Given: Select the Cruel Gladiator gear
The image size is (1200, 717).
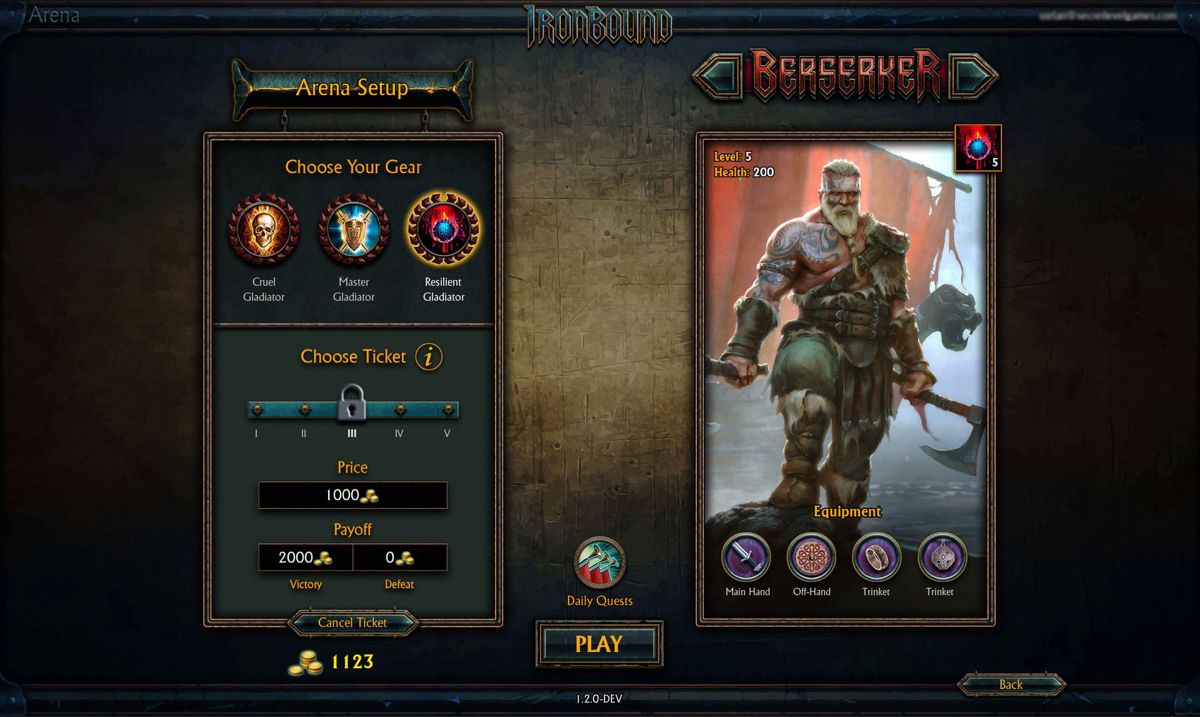Looking at the screenshot, I should tap(263, 230).
